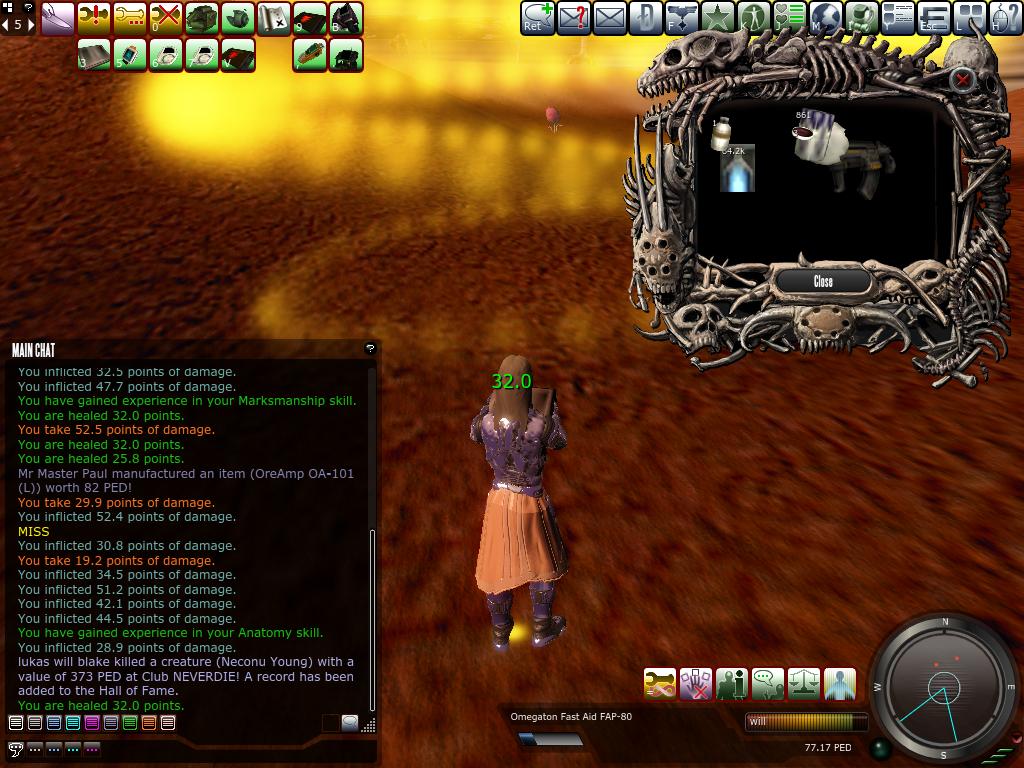Click the person with info sign icon
Viewport: 1024px width, 768px height.
point(732,684)
